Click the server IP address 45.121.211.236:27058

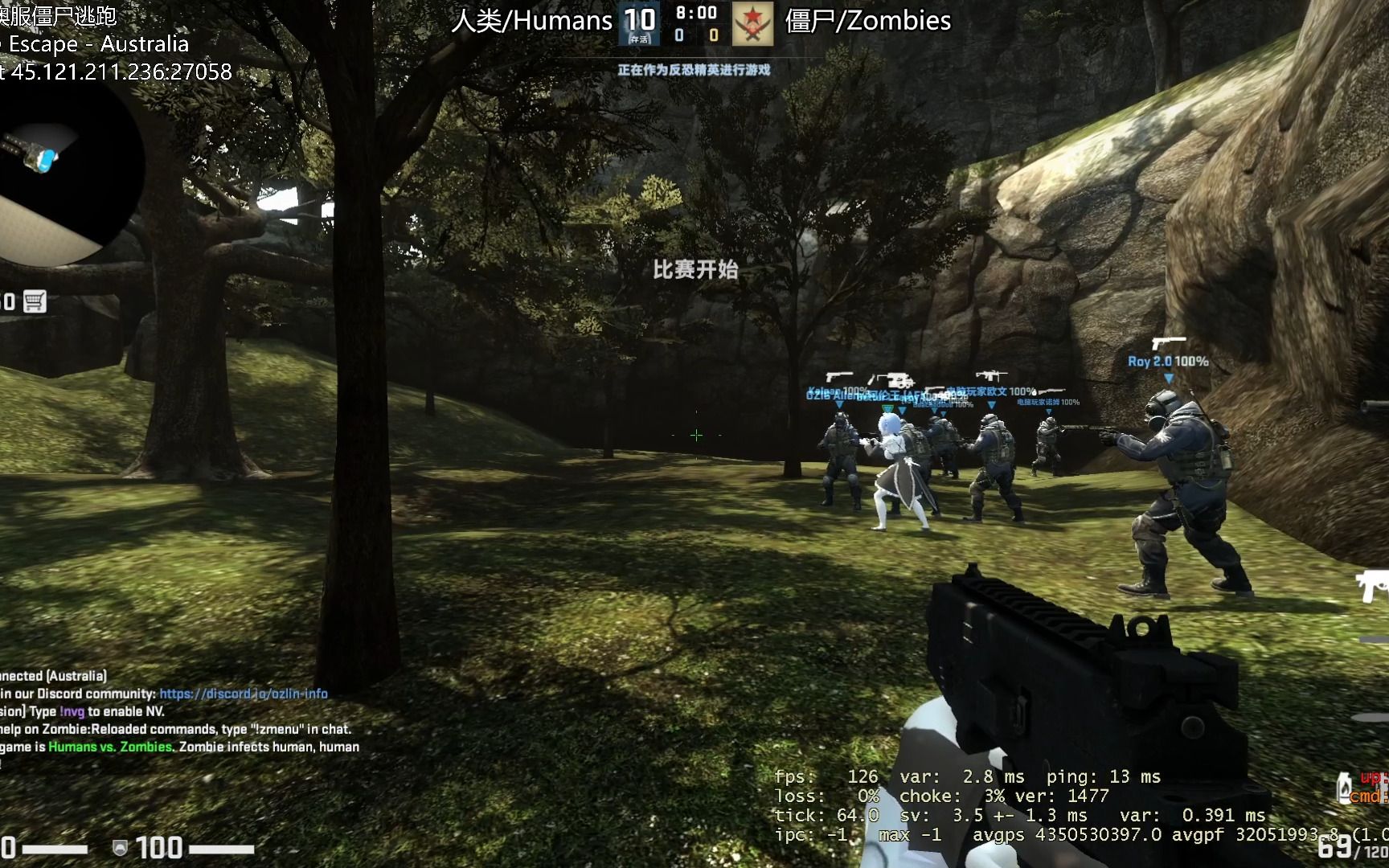119,72
